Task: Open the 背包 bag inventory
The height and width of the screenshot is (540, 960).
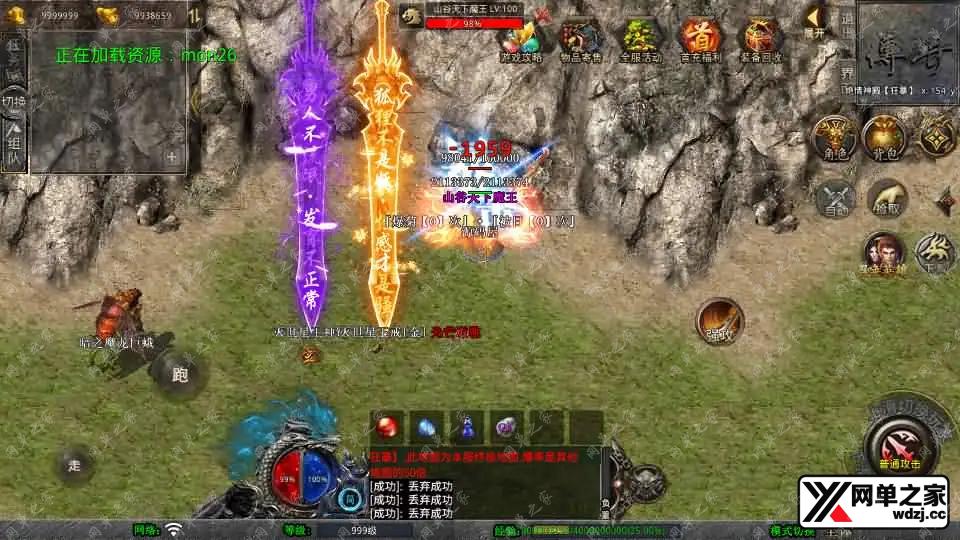Action: tap(884, 139)
